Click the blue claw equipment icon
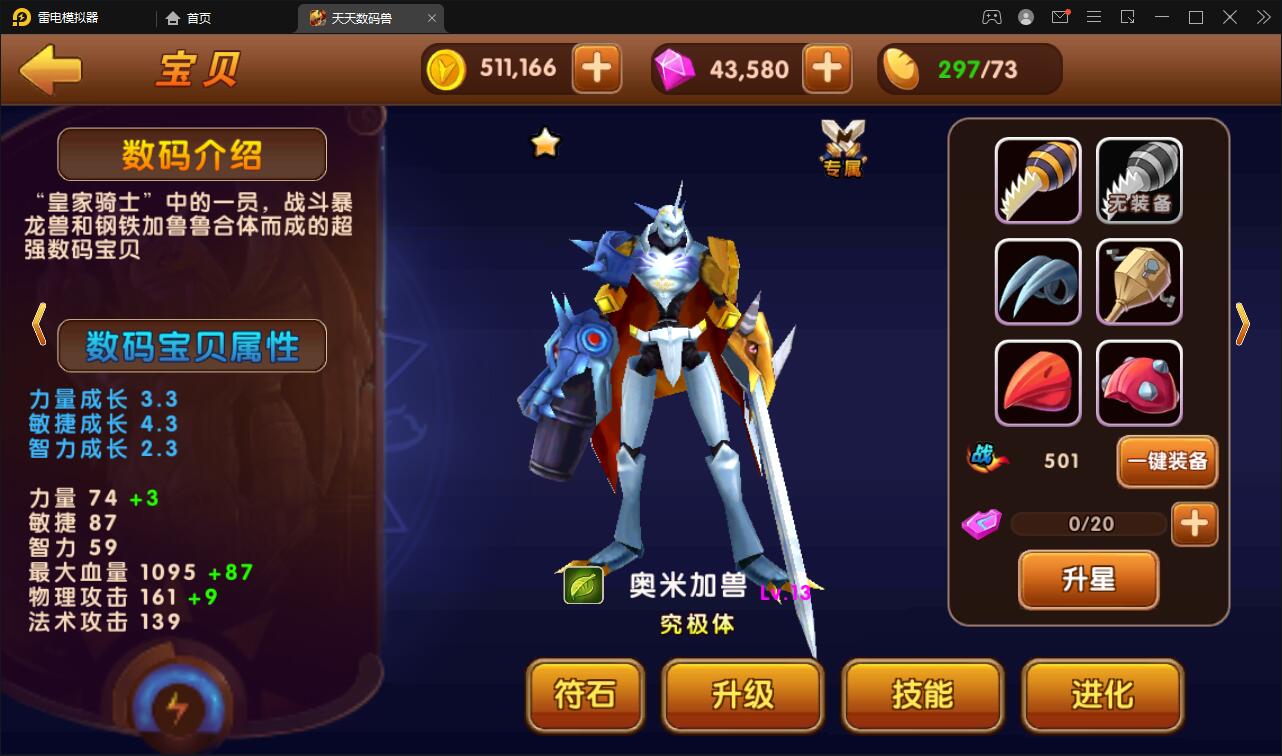1282x756 pixels. coord(1037,282)
